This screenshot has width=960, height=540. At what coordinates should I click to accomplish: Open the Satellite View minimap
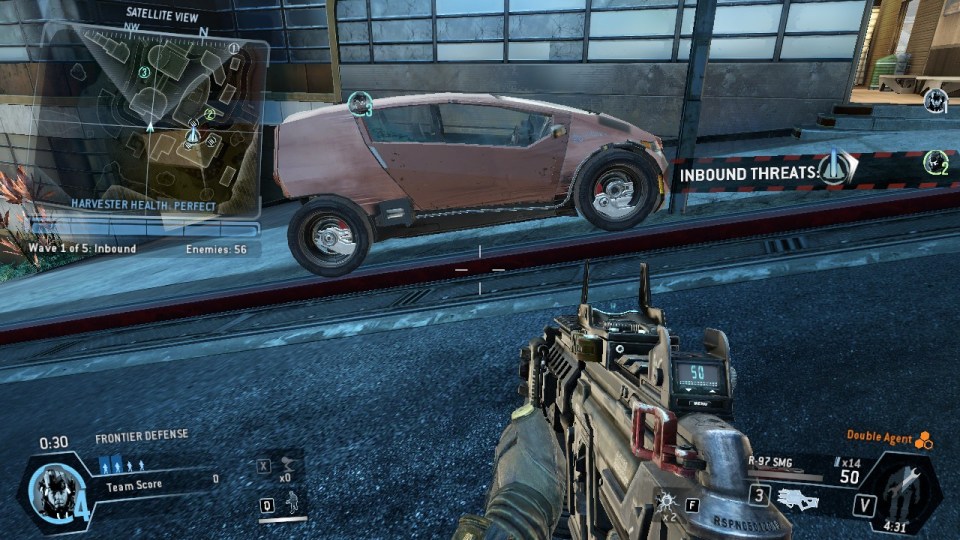[x=150, y=118]
